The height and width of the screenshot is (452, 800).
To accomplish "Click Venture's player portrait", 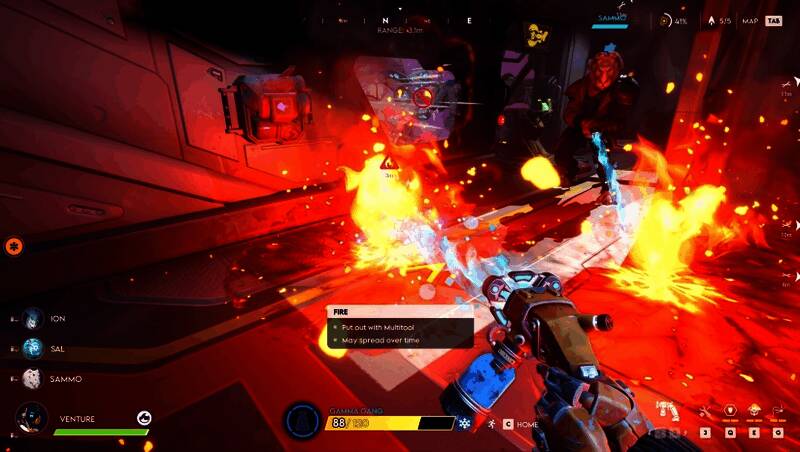I will tap(32, 418).
